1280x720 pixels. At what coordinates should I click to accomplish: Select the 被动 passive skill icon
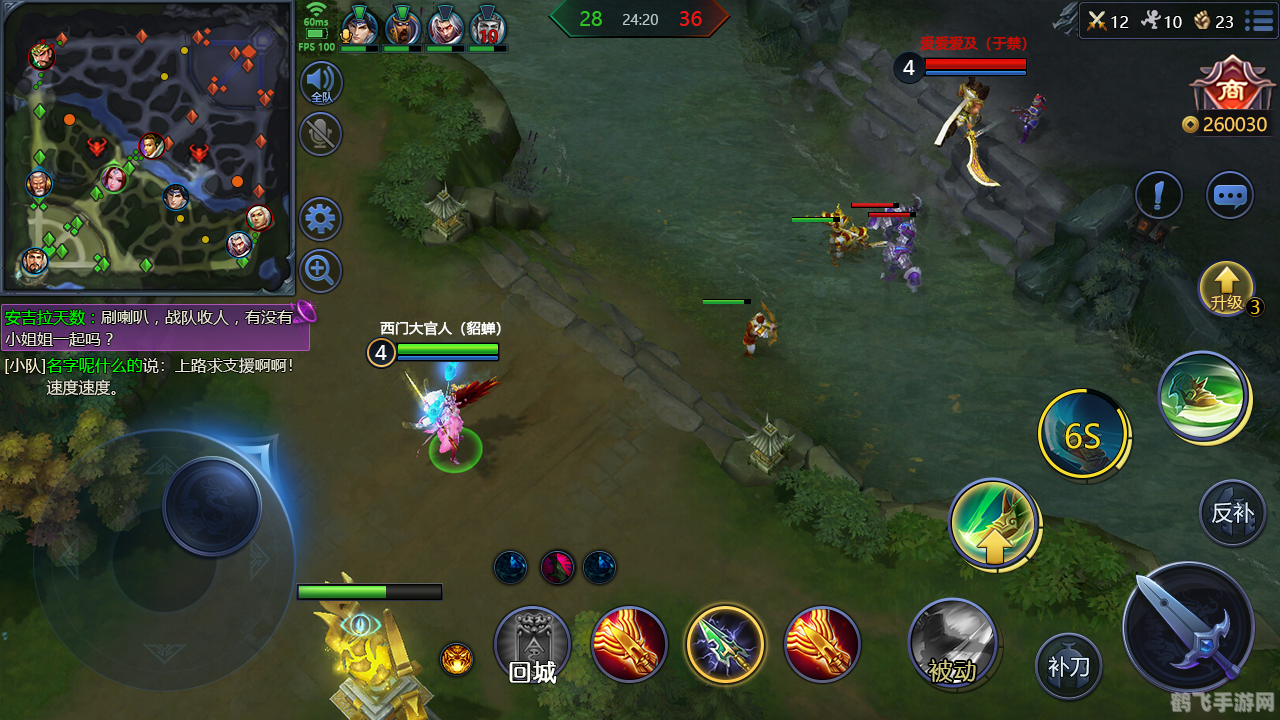tap(952, 645)
